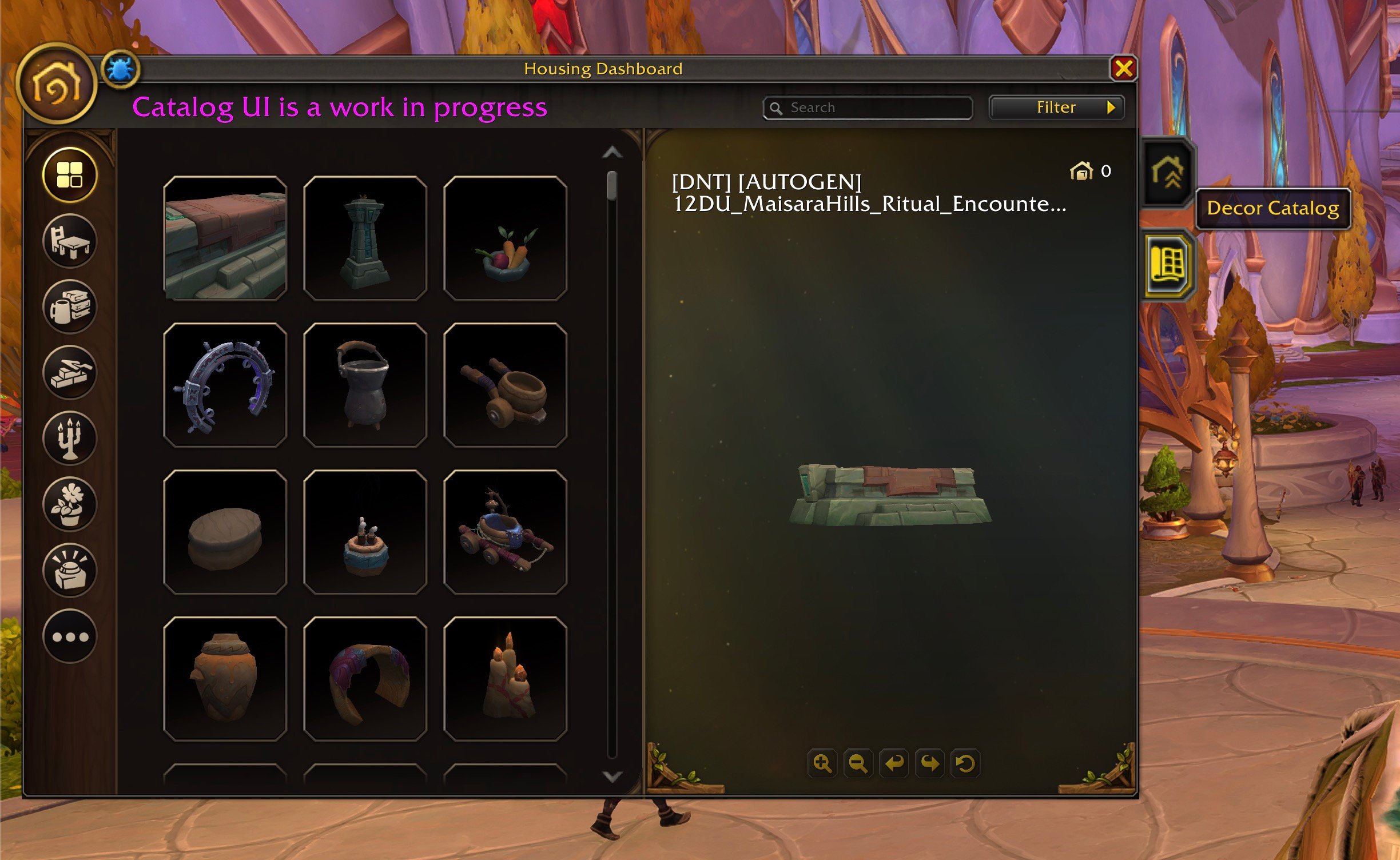Show the all-items grid category
1400x860 pixels.
click(x=70, y=175)
